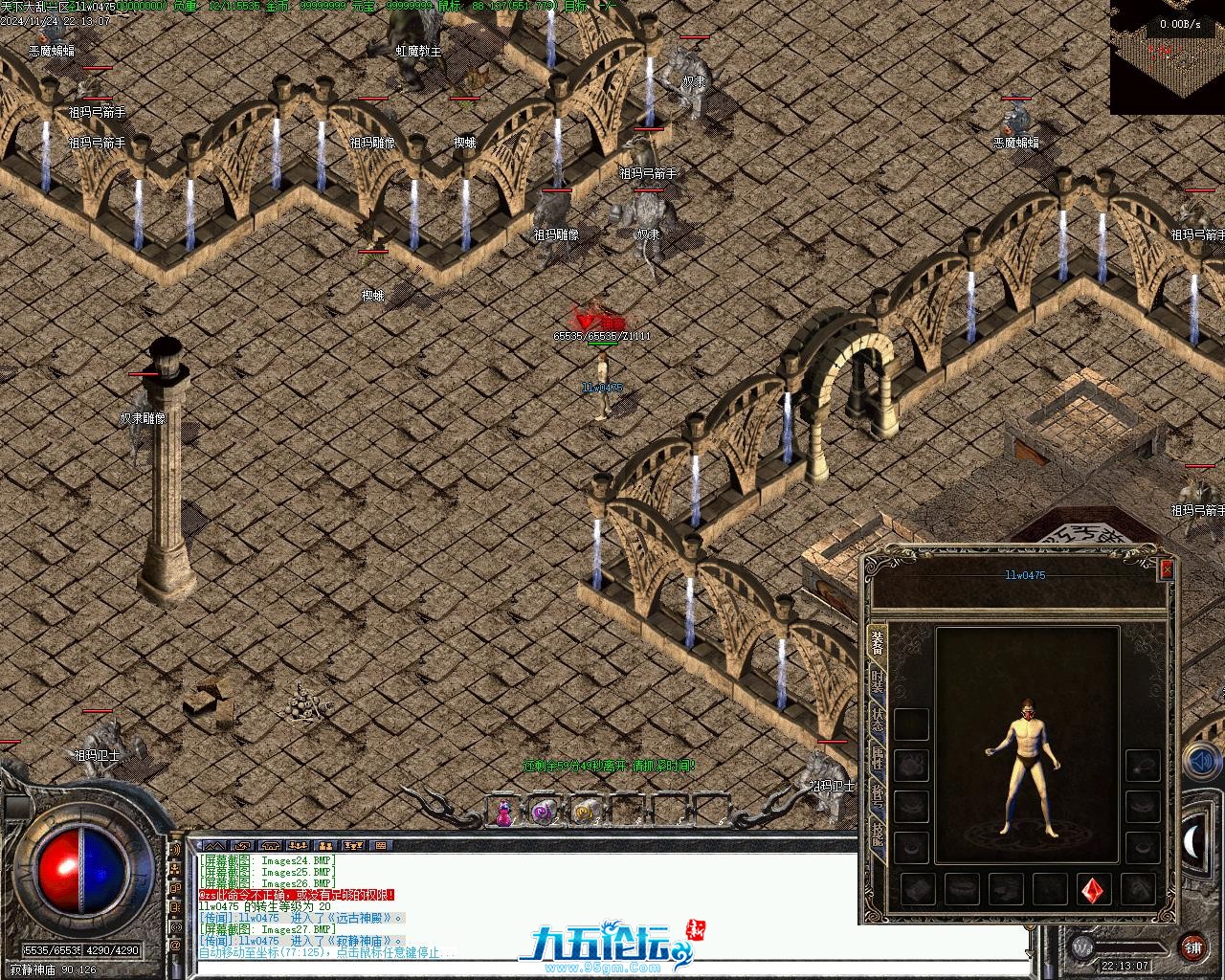Screen dimensions: 1225x980
Task: Close the character equipment panel
Action: [1167, 569]
